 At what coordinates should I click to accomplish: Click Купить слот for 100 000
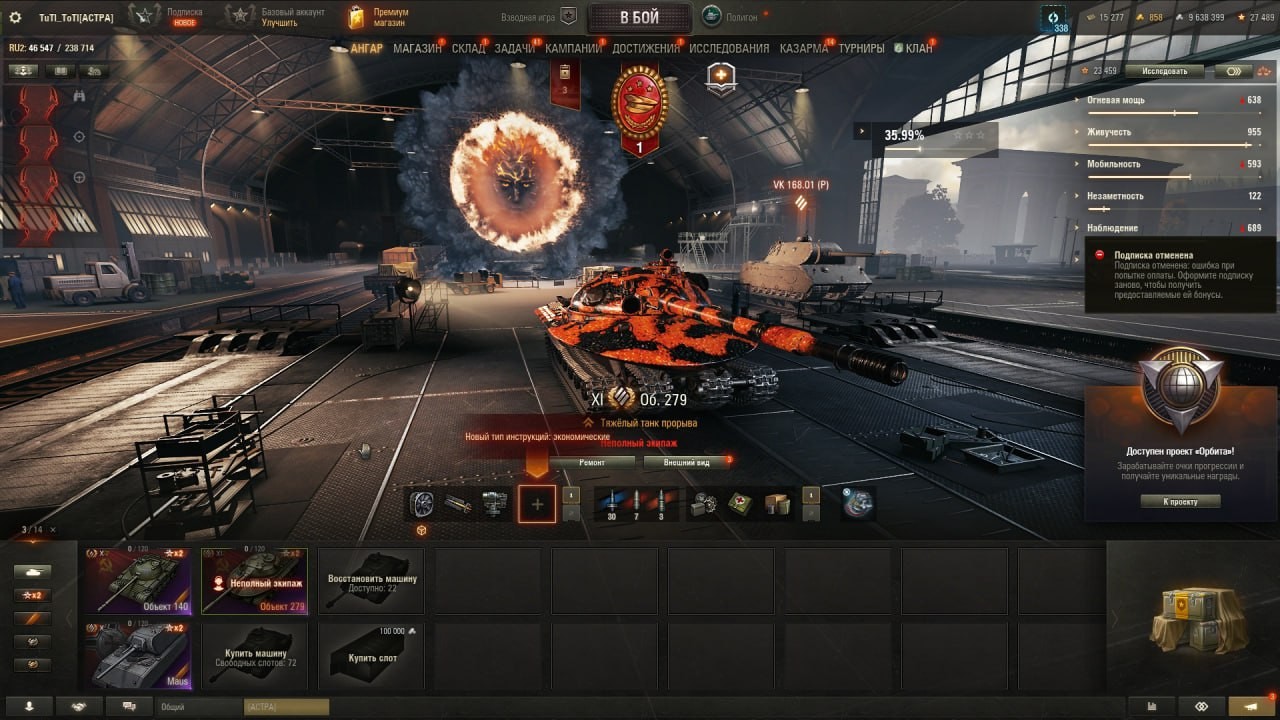click(x=371, y=656)
